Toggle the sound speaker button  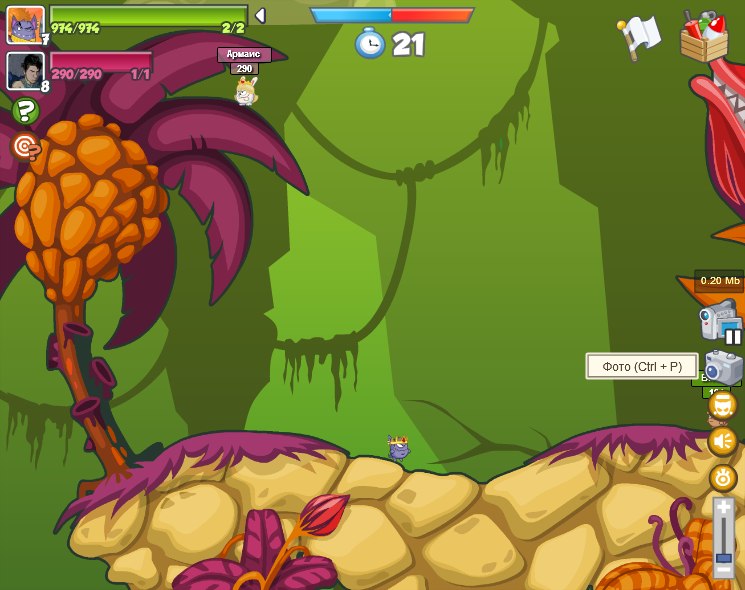click(x=722, y=441)
